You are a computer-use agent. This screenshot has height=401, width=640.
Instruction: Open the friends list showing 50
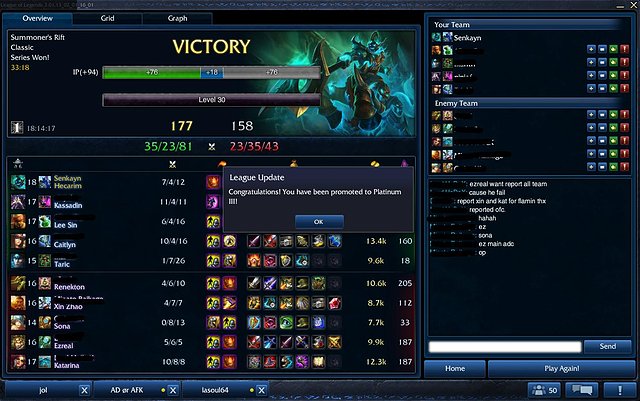click(x=543, y=389)
